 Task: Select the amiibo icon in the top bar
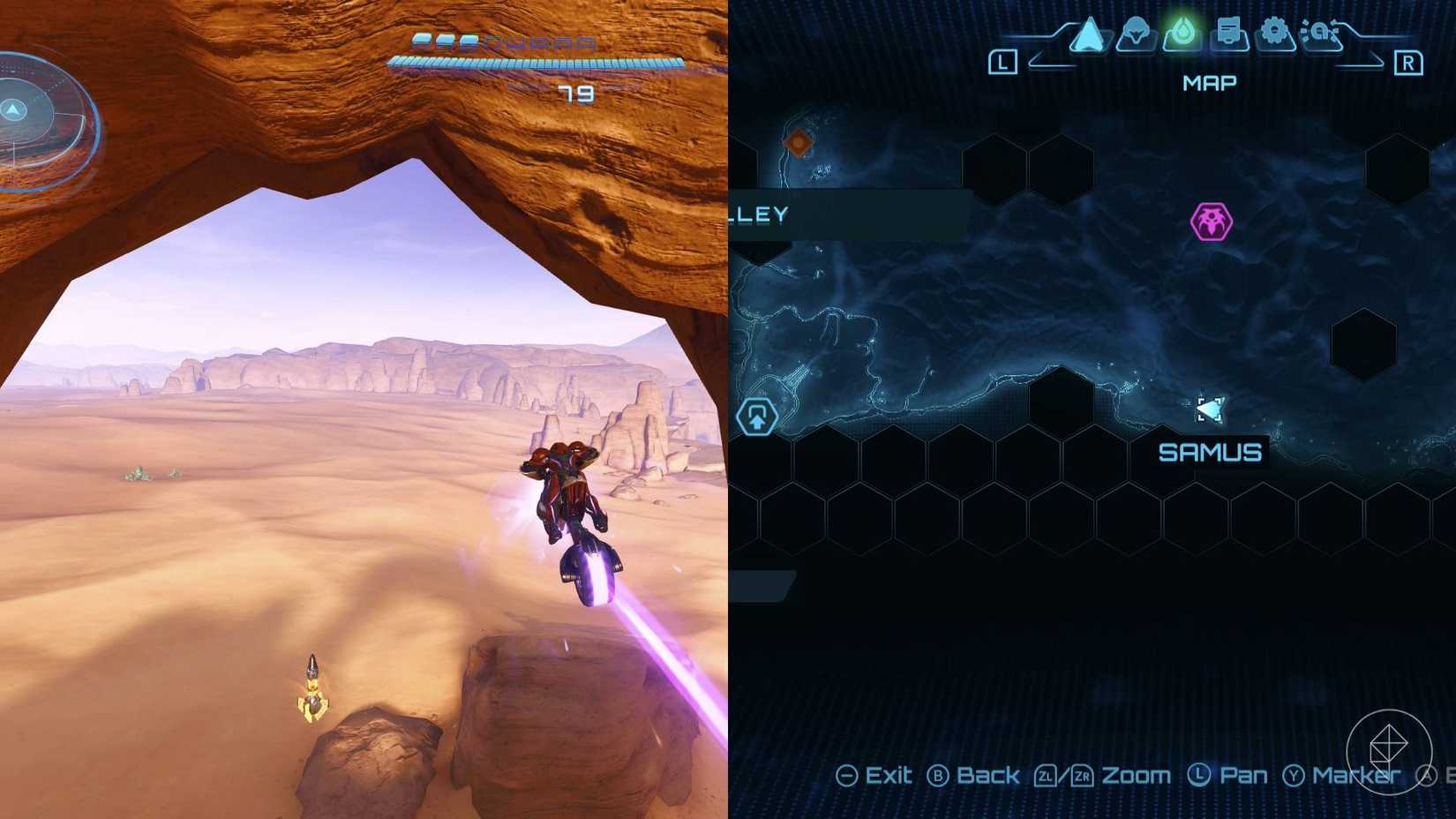point(1321,32)
